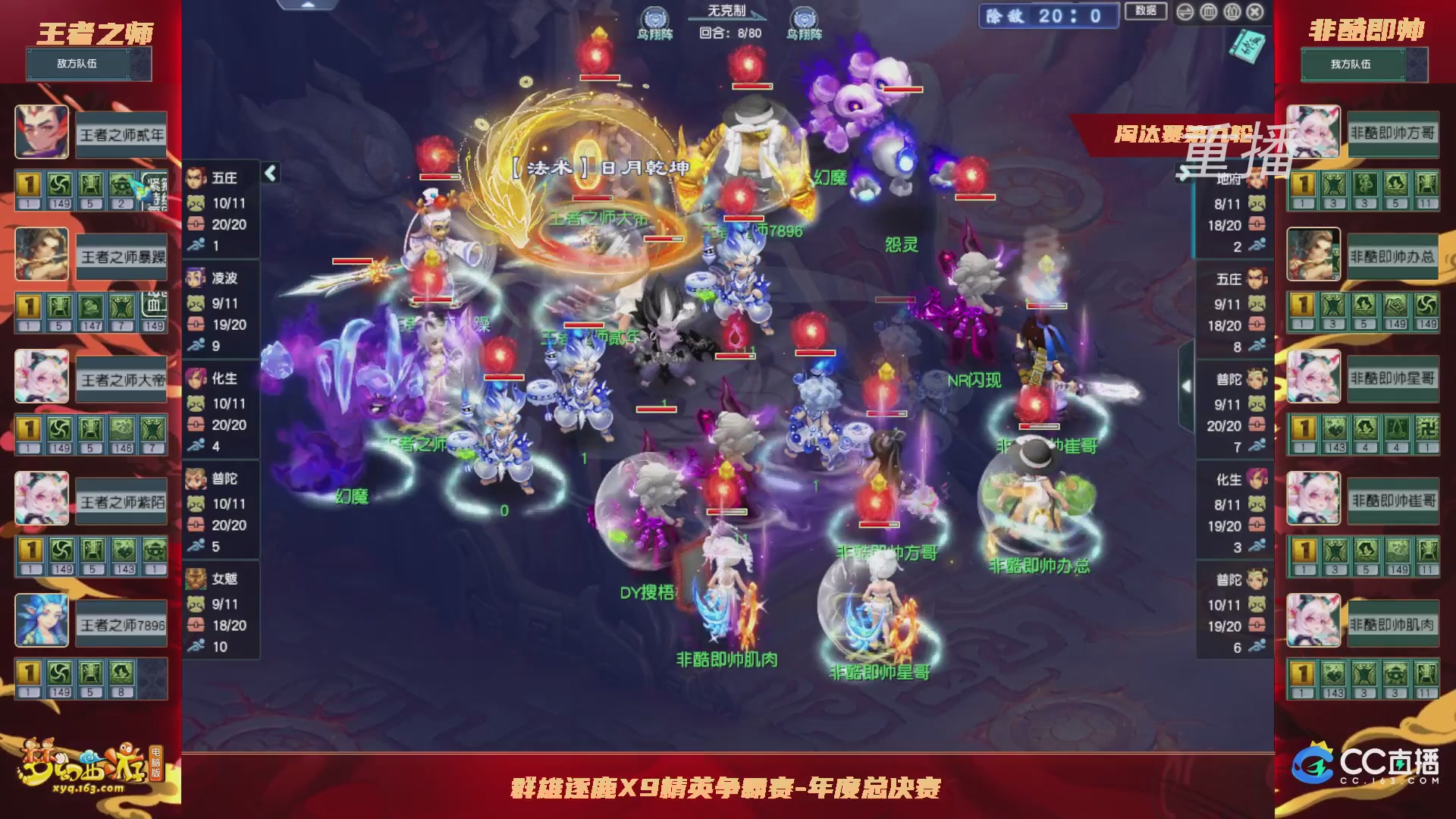
Task: Expand the right side panel chevron
Action: [1185, 384]
